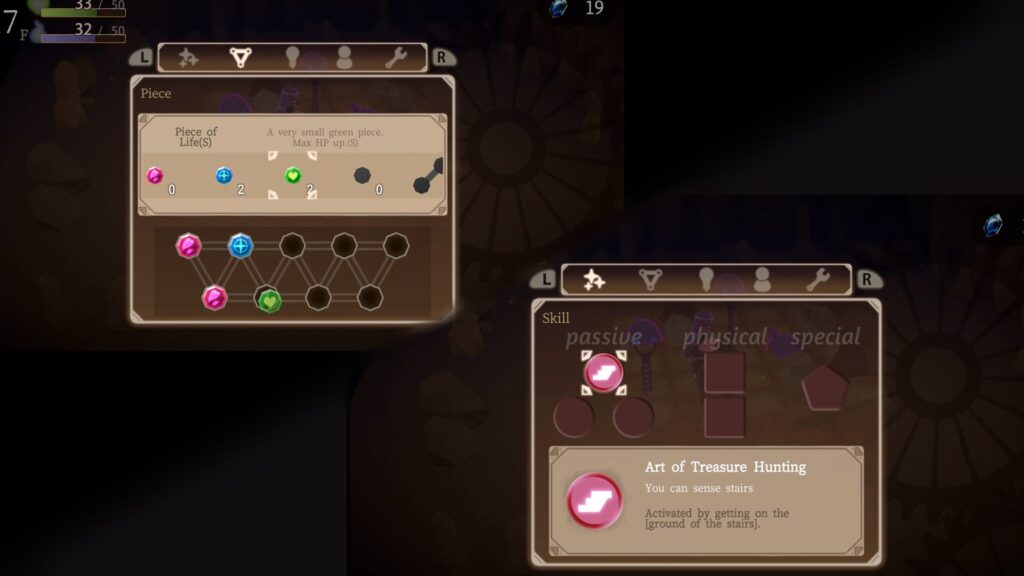The width and height of the screenshot is (1024, 576).
Task: Pick the green Piece of Life(S) in the inventory row
Action: pos(292,176)
